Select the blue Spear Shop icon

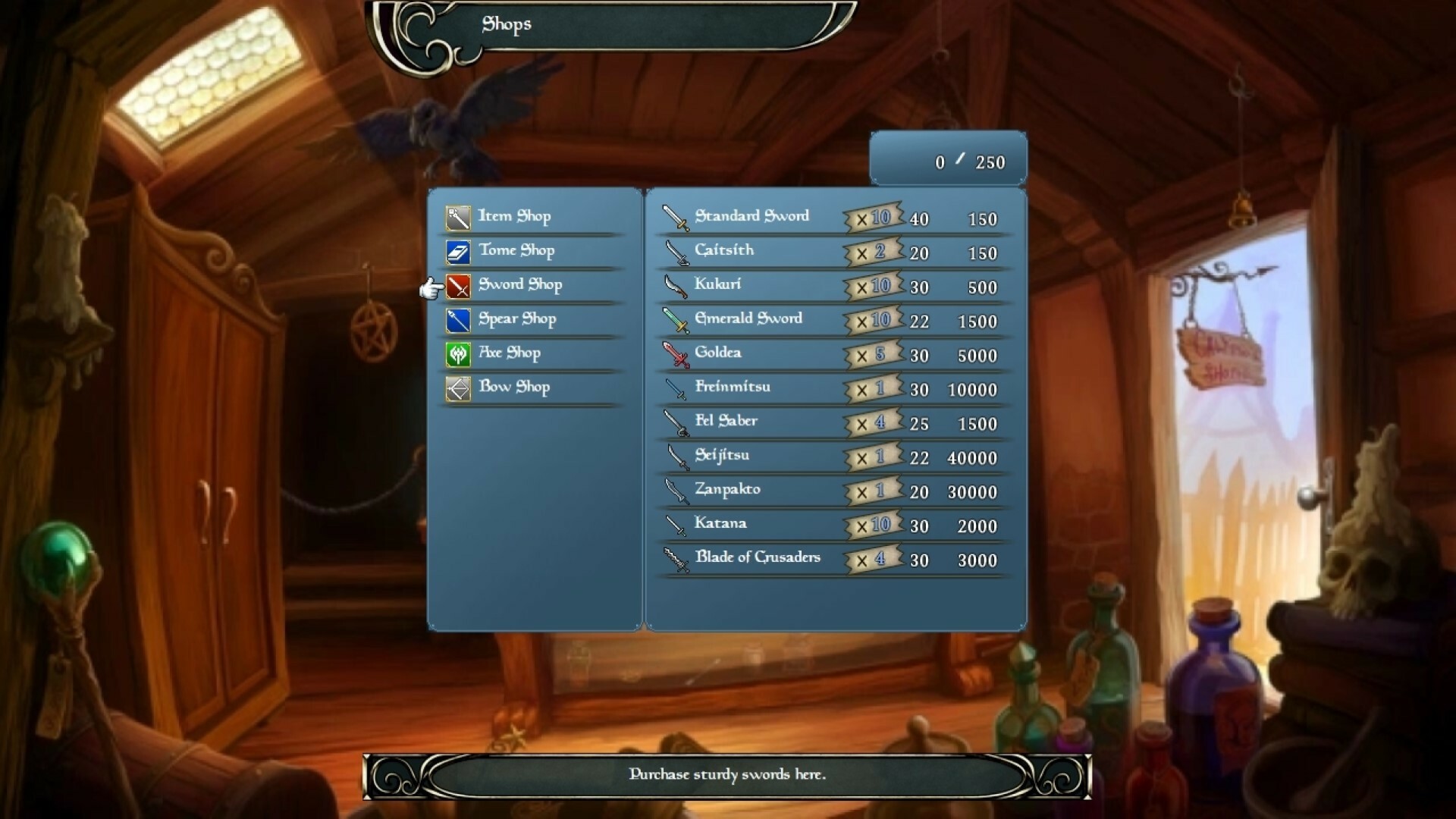[x=458, y=319]
